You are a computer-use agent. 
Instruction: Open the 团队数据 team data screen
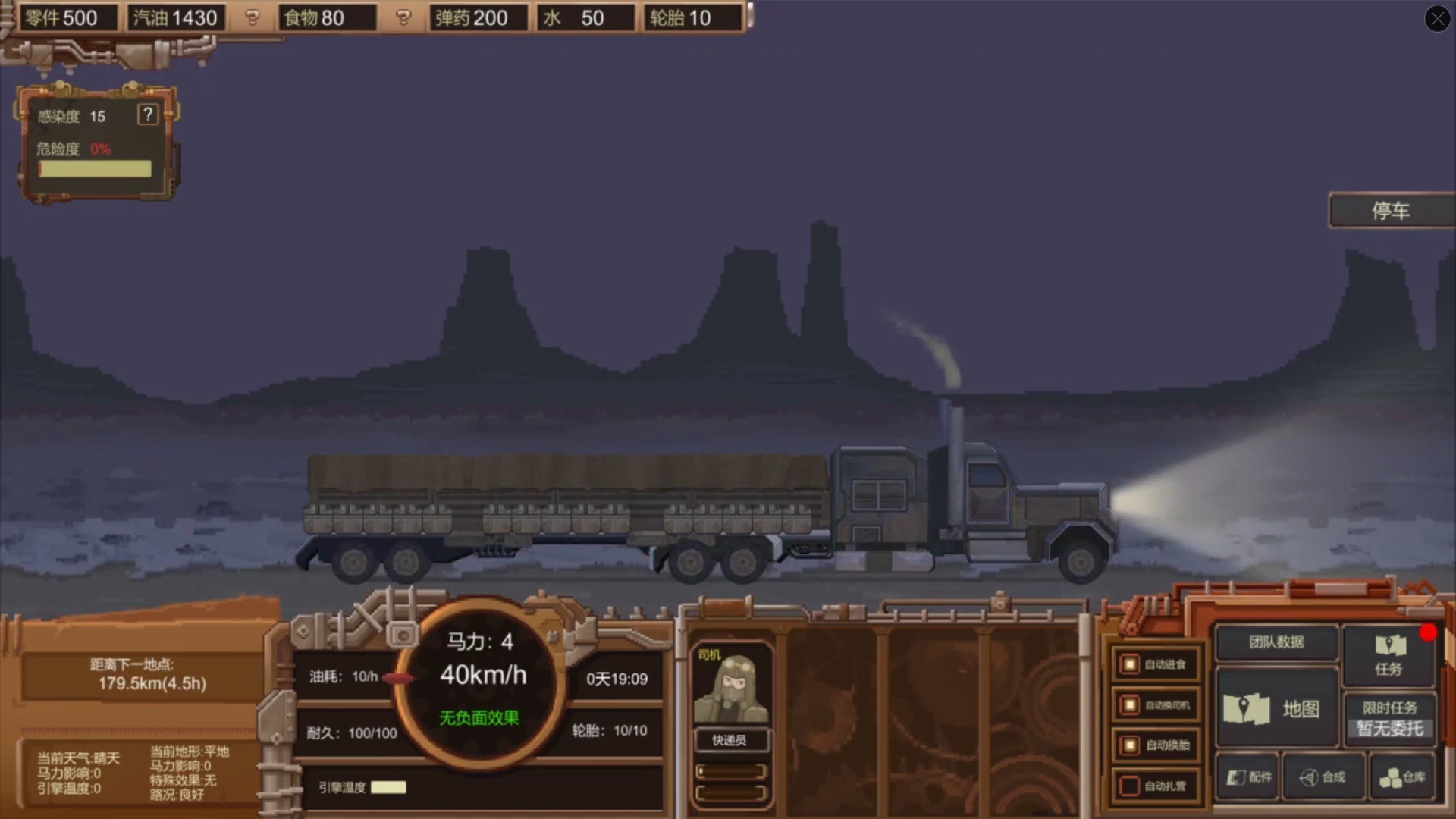pyautogui.click(x=1276, y=642)
